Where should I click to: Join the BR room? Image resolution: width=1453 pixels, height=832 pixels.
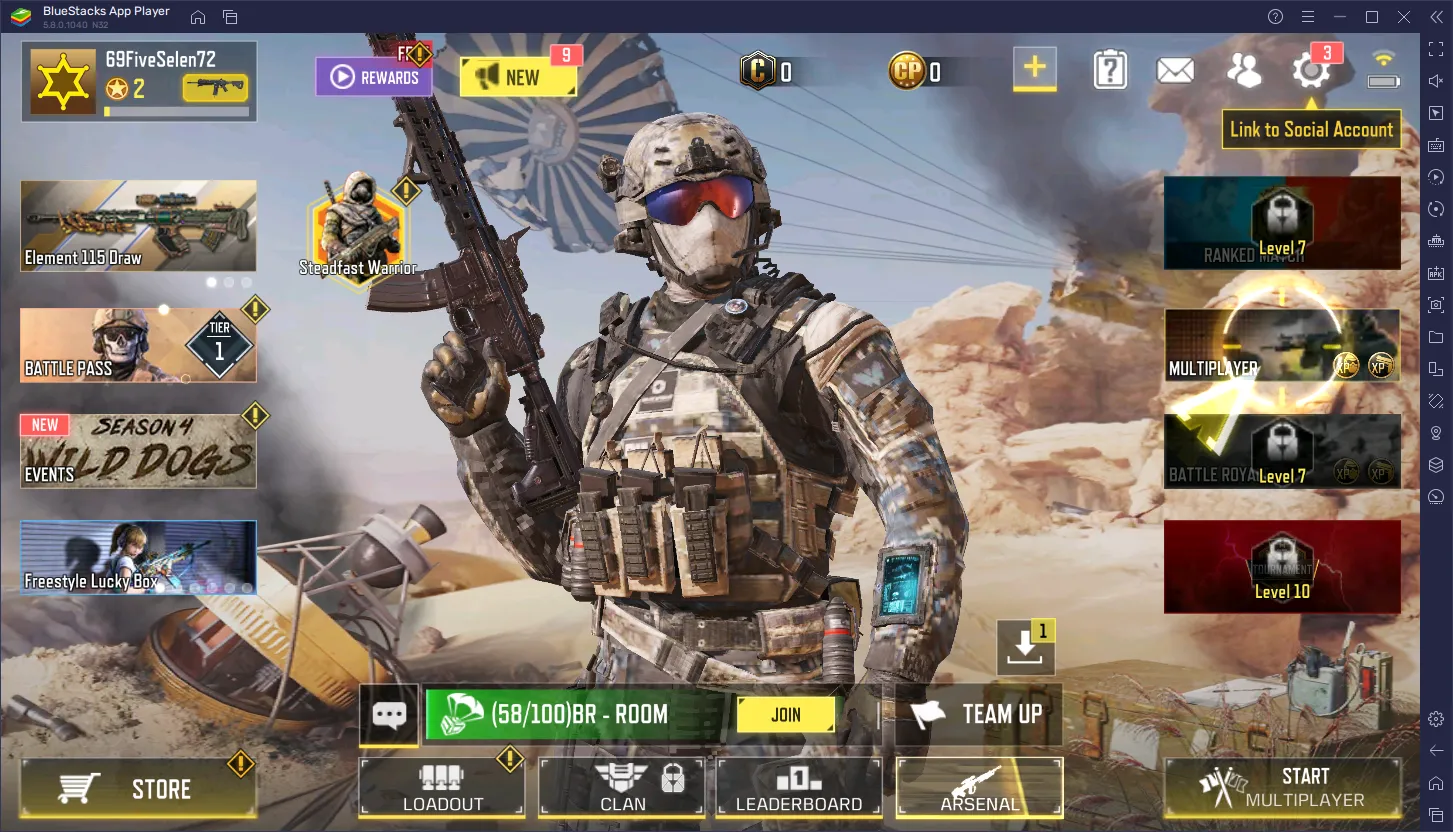(786, 715)
